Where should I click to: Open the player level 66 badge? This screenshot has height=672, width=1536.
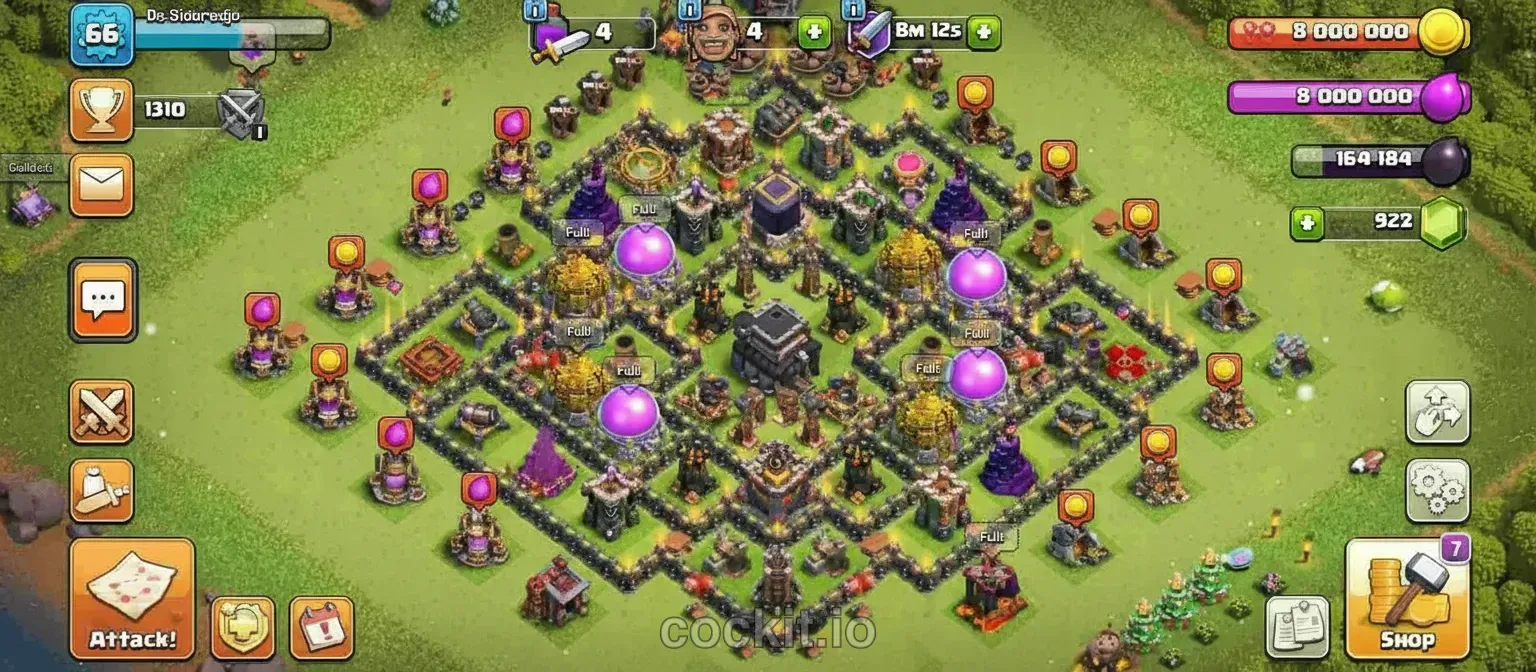pos(102,34)
